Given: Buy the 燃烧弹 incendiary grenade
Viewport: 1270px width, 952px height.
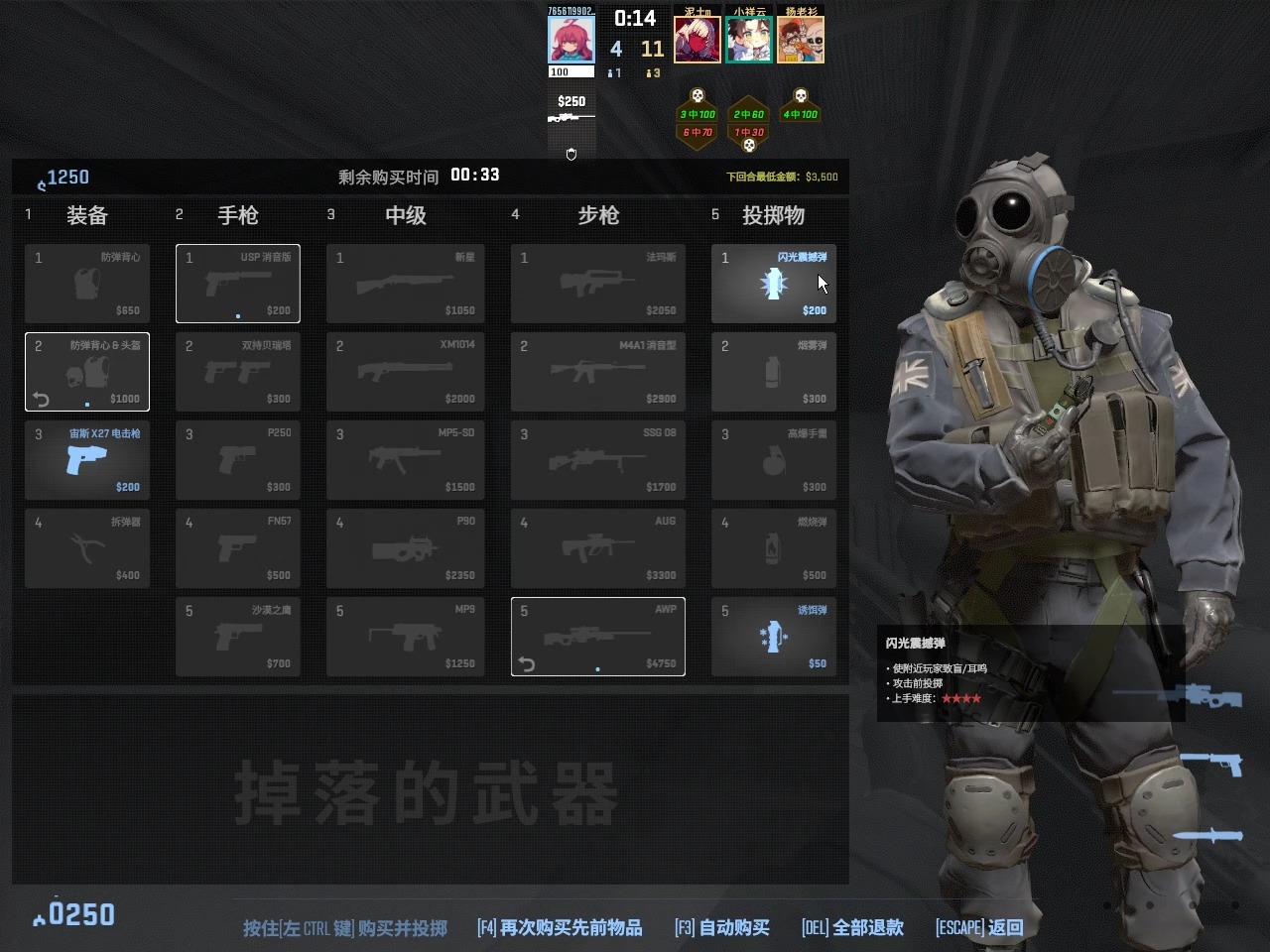Looking at the screenshot, I should tap(773, 548).
